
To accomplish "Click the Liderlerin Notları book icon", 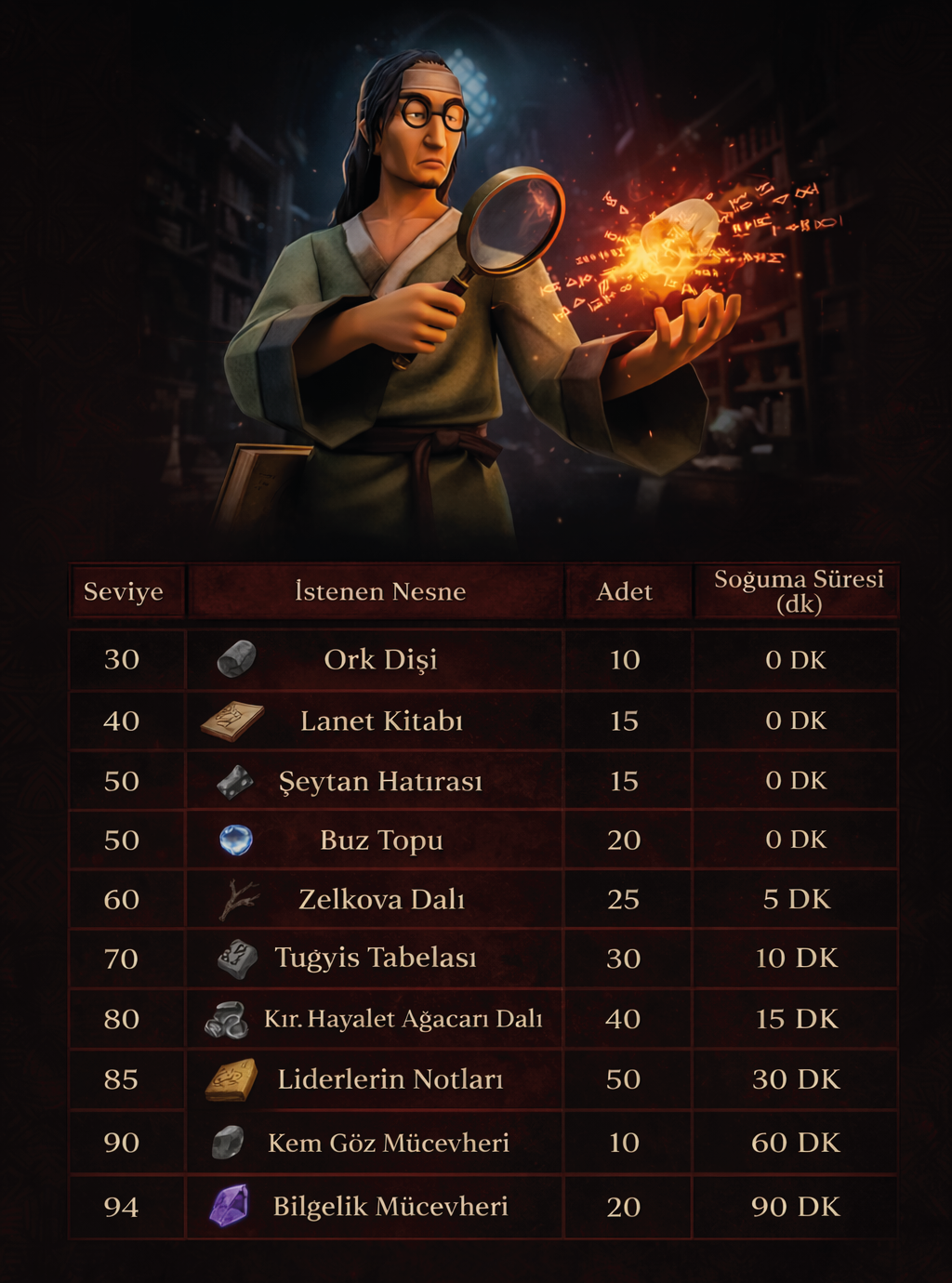I will tap(231, 1079).
